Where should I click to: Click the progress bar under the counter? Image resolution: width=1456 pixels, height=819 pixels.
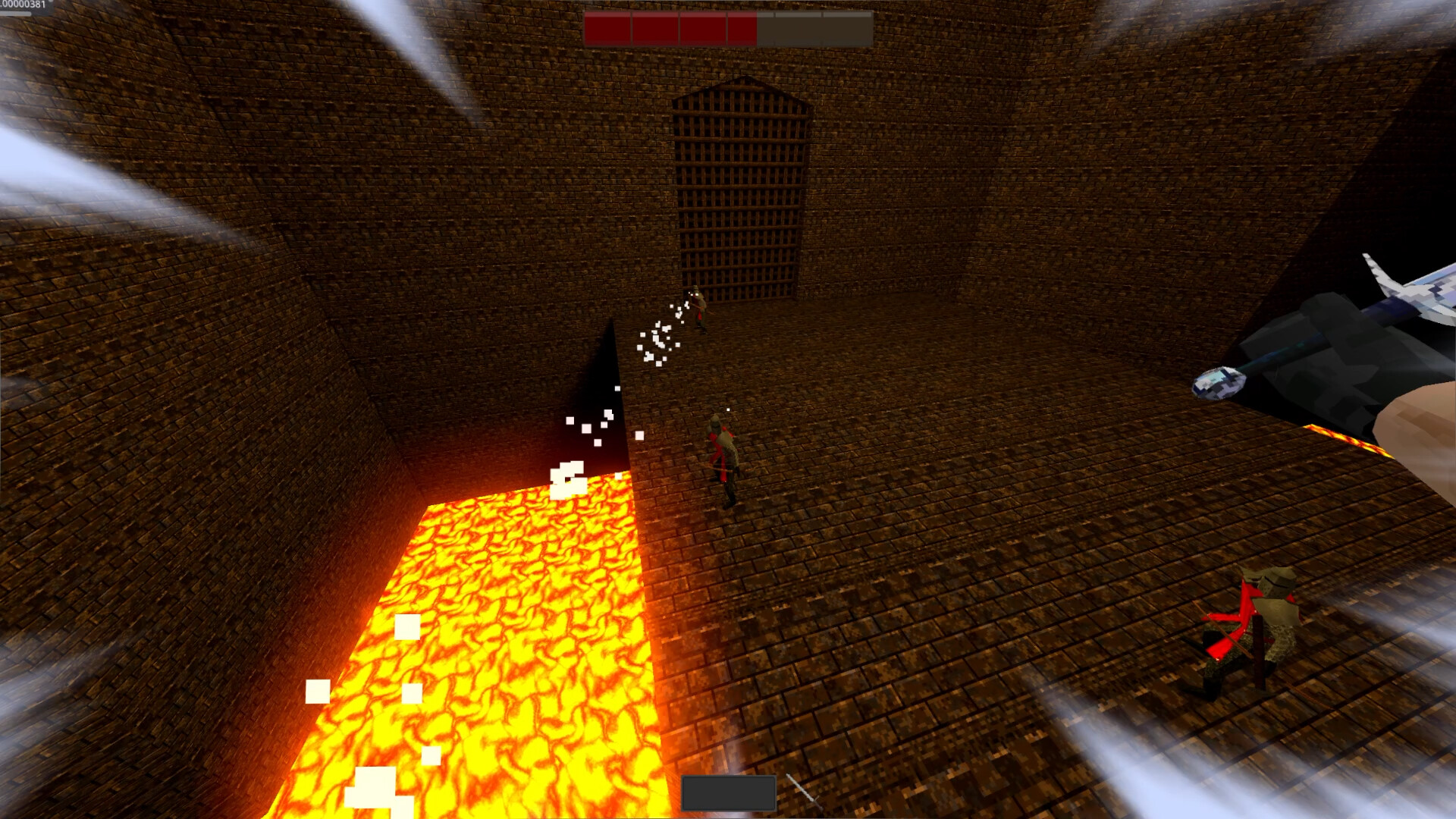pyautogui.click(x=14, y=14)
